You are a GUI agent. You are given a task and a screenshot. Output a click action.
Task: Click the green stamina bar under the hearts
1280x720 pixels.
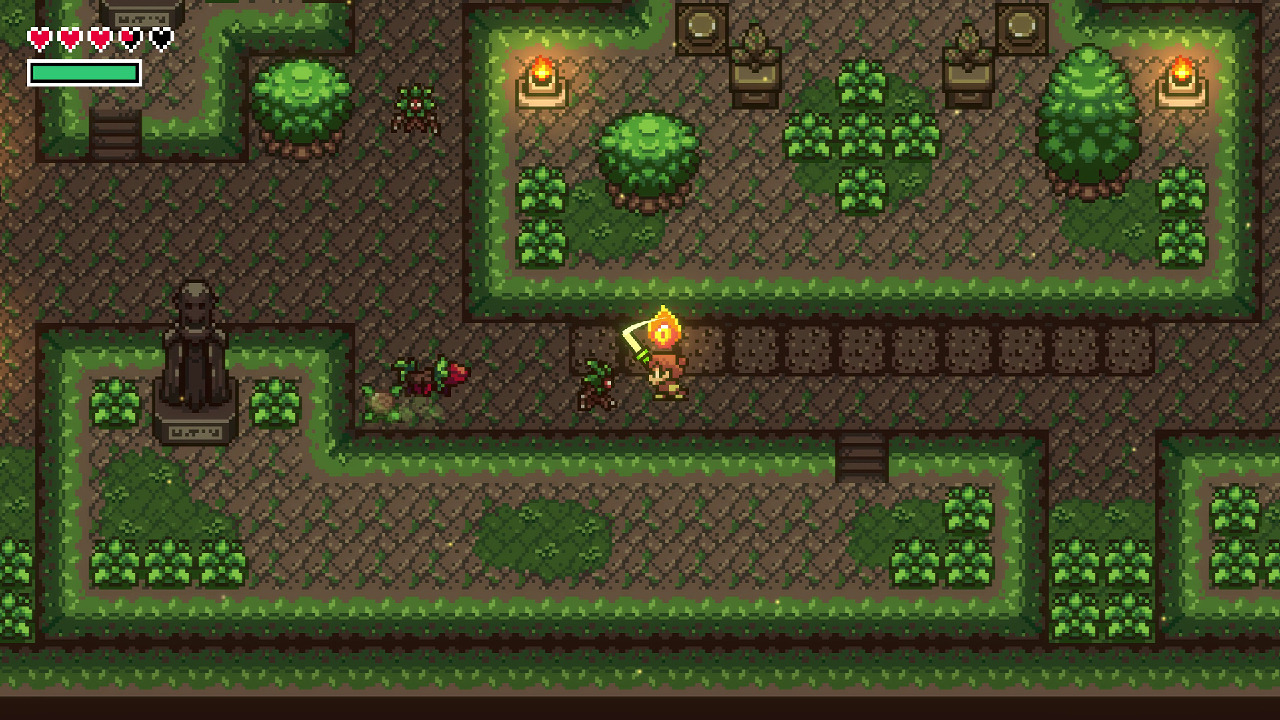pos(85,72)
